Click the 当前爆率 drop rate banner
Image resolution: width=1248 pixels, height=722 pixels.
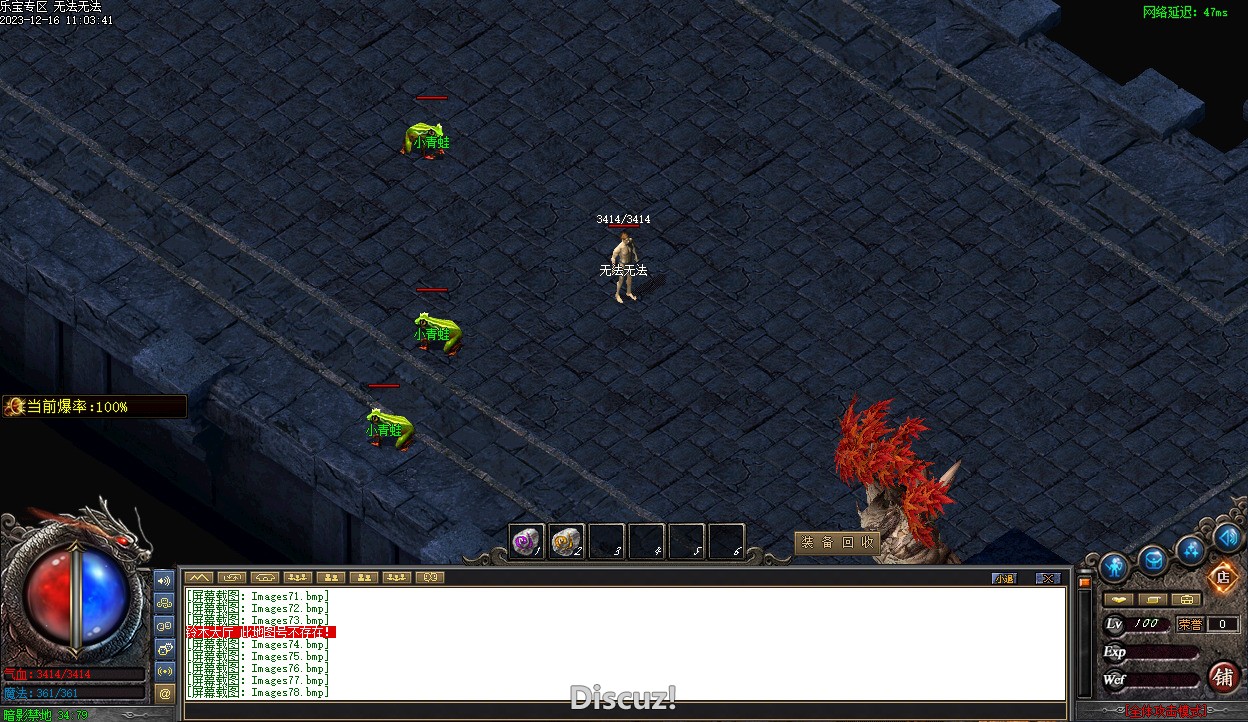click(94, 406)
